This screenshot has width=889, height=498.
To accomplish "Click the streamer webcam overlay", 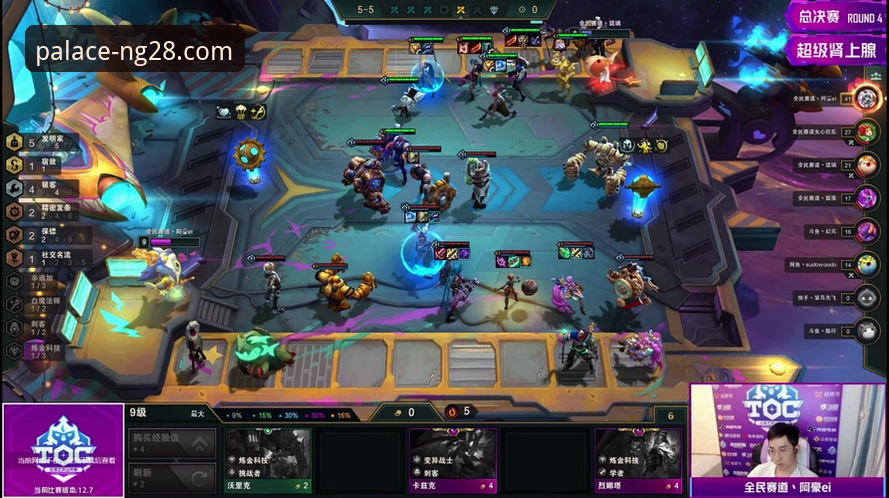I will click(x=788, y=442).
